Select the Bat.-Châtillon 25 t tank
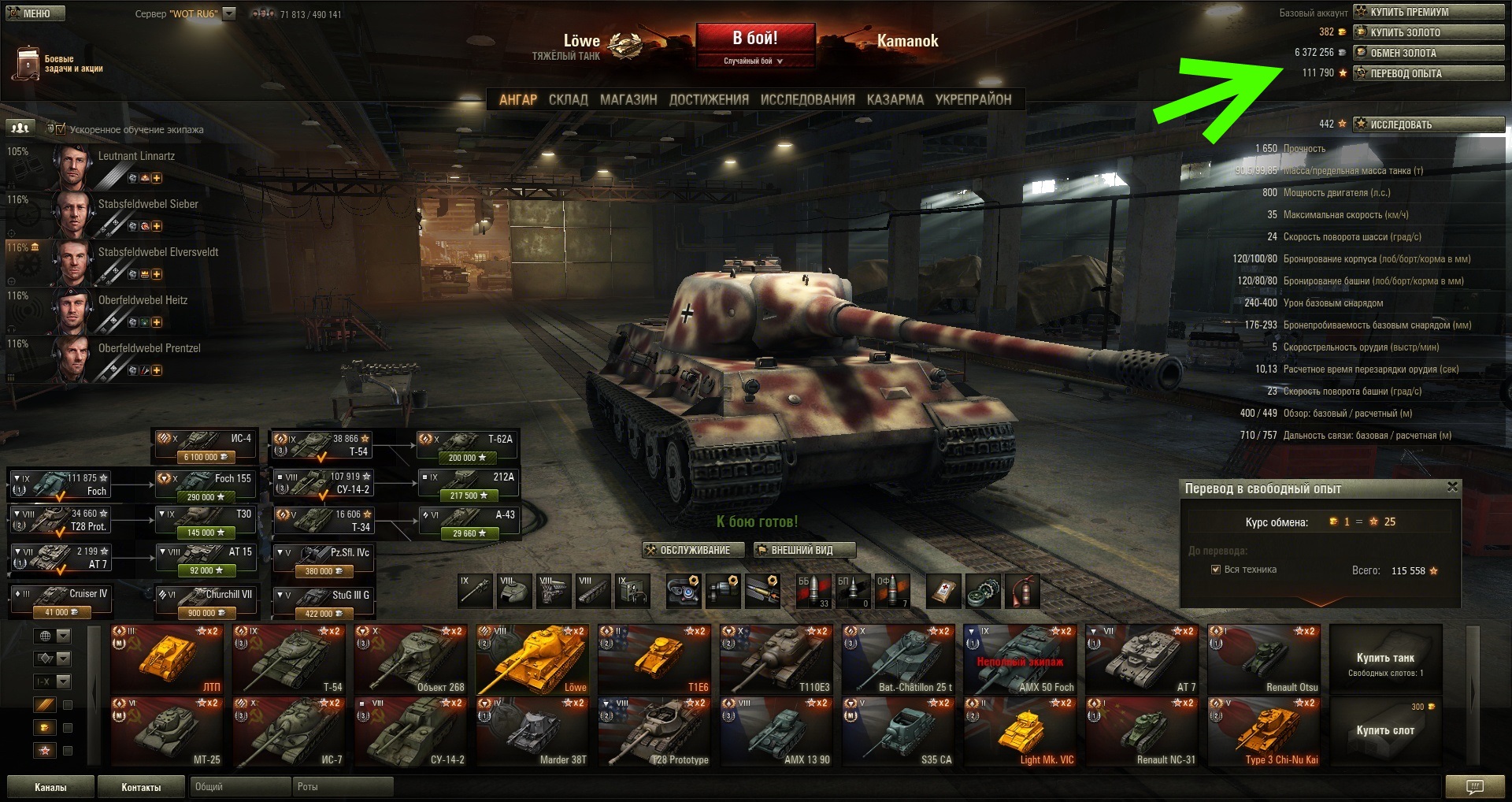Image resolution: width=1512 pixels, height=802 pixels. [x=898, y=659]
